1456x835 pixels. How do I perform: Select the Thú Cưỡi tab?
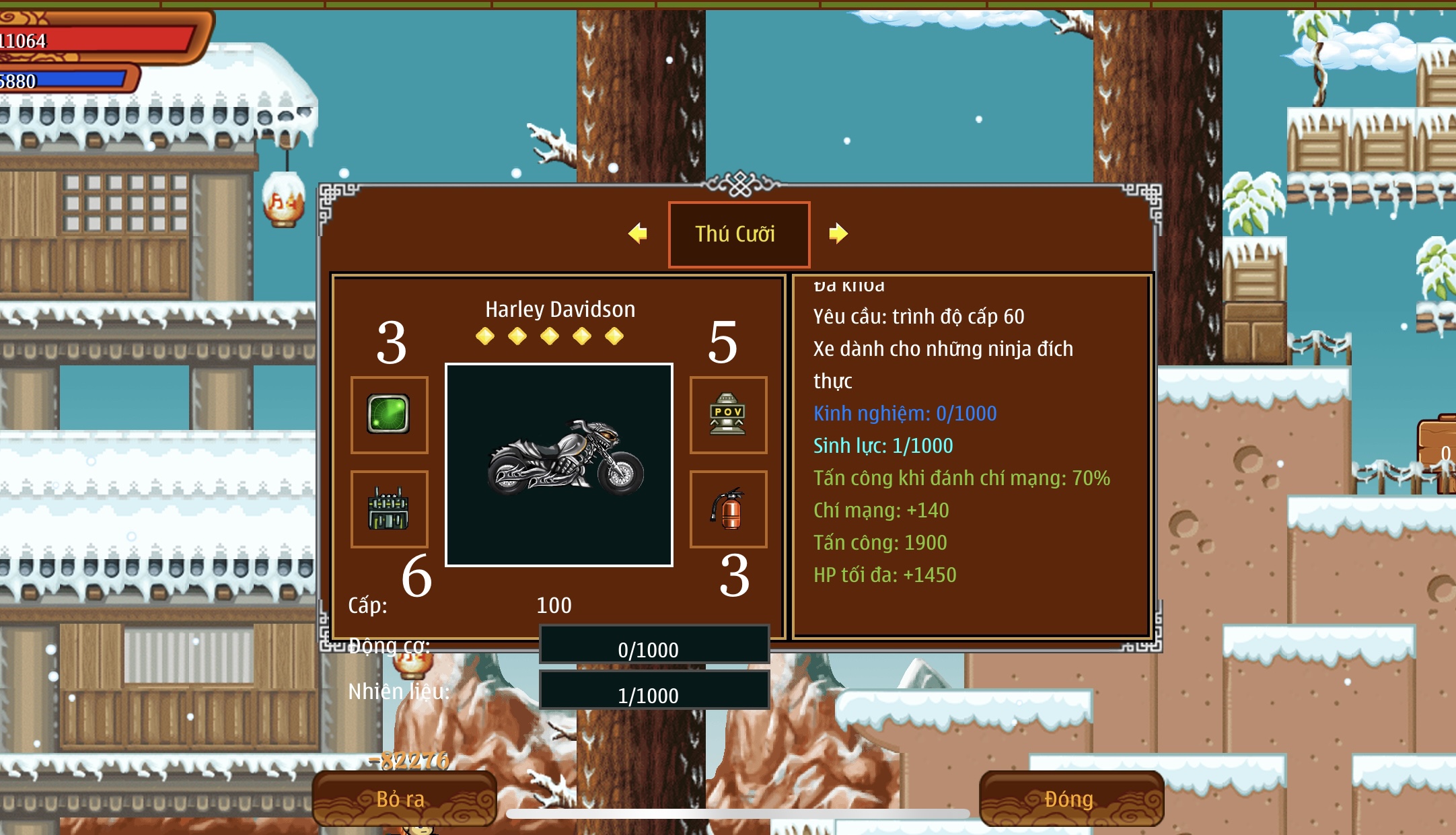pos(738,234)
